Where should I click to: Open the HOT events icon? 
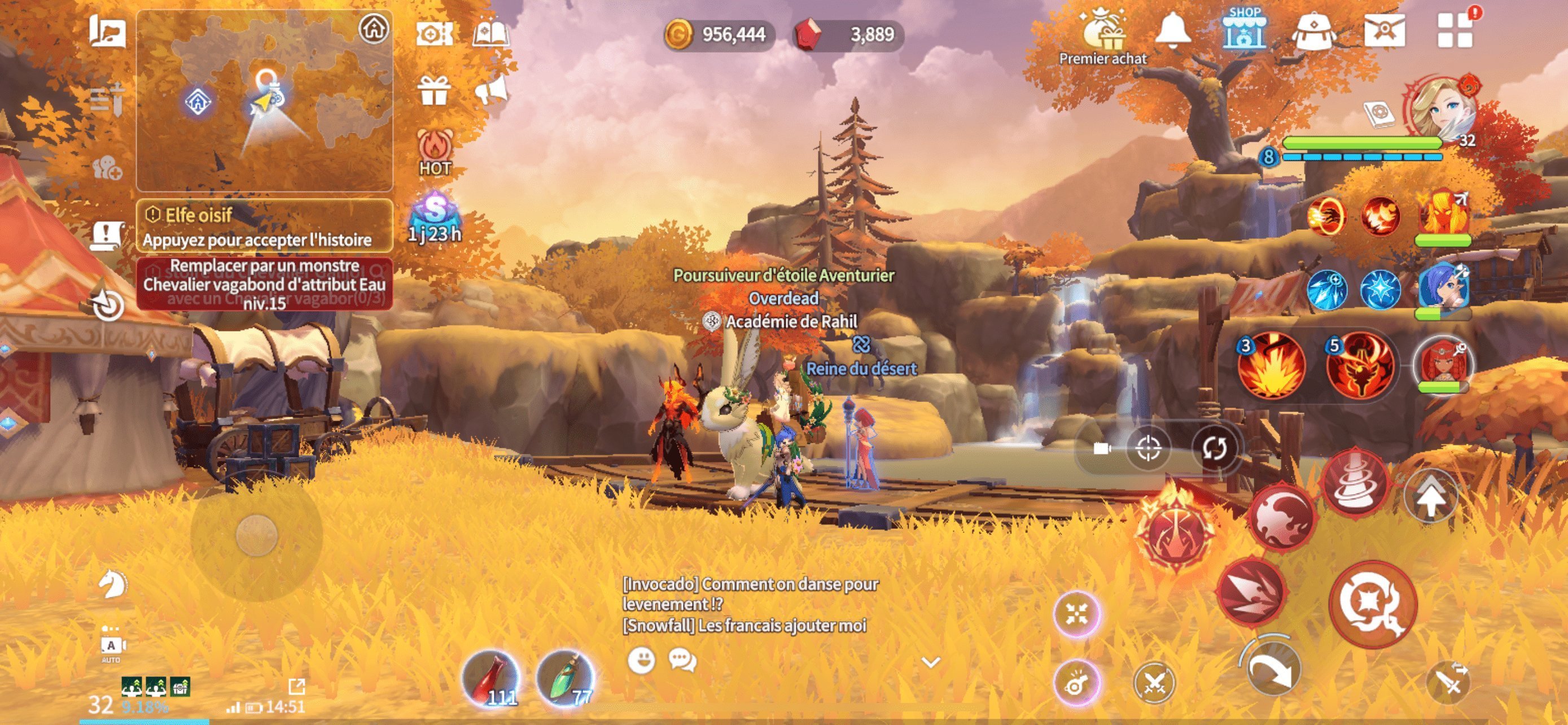tap(435, 154)
